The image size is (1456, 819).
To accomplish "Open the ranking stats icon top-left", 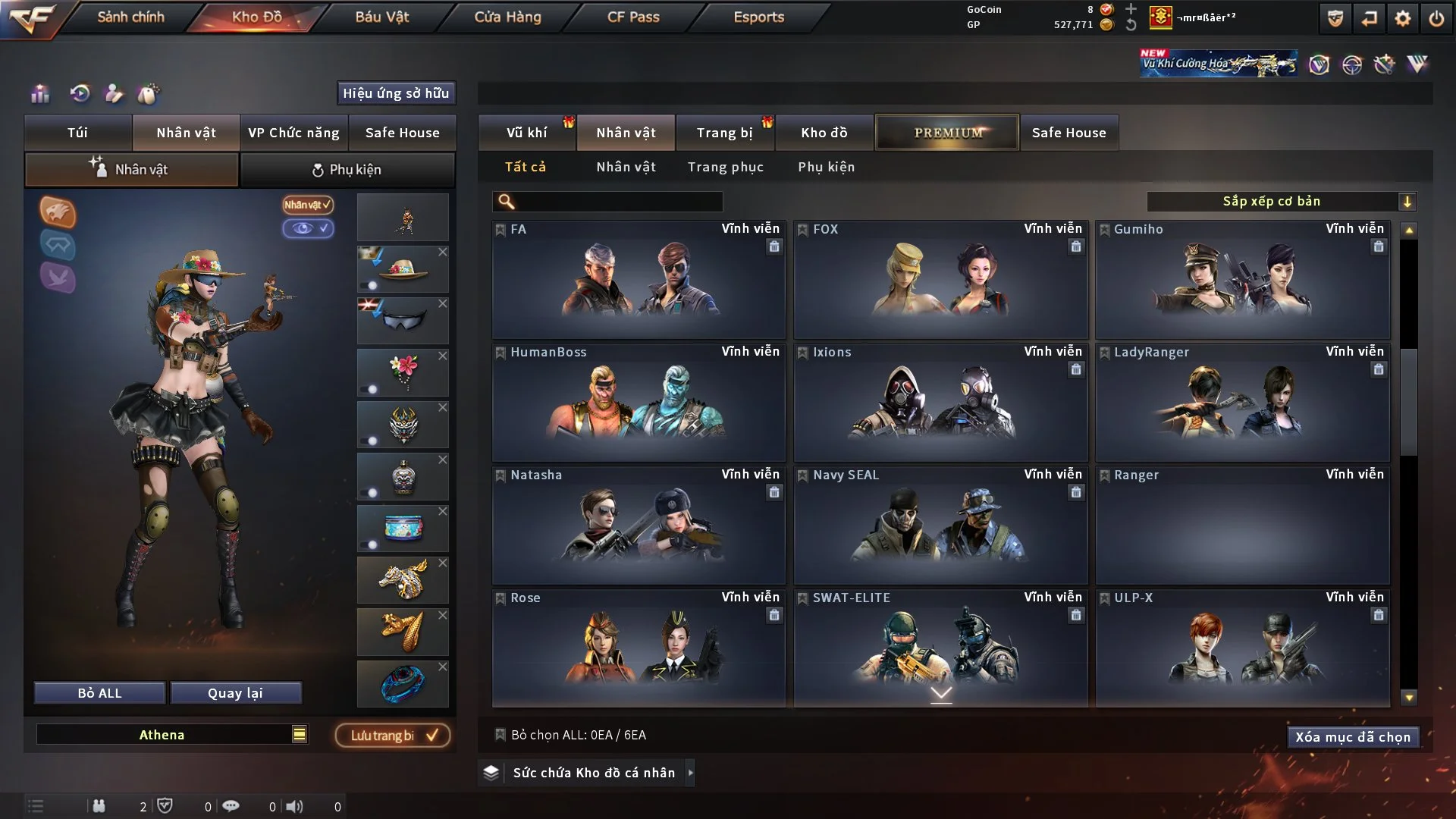I will [x=39, y=93].
